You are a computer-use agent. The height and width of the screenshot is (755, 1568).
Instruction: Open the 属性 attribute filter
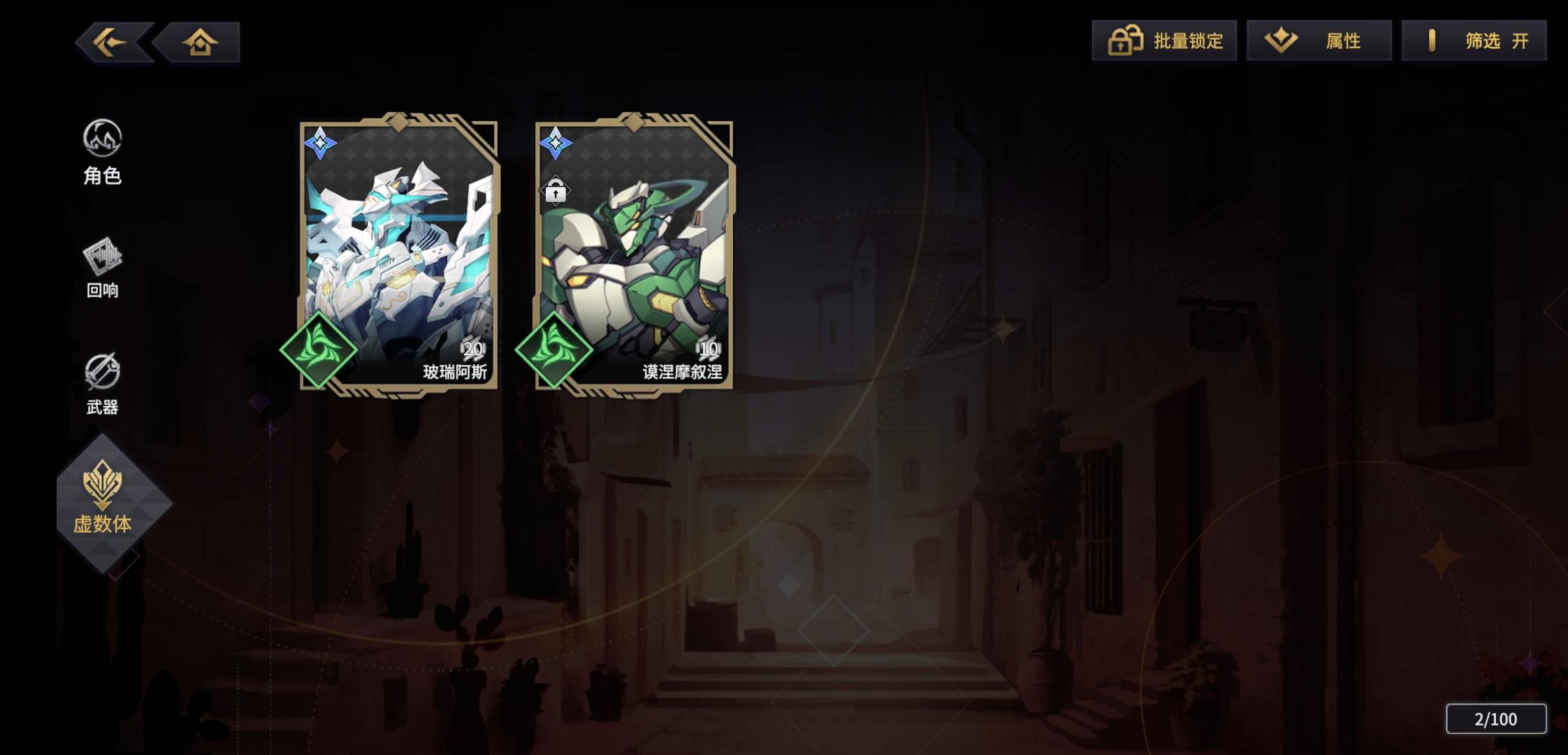(x=1319, y=41)
